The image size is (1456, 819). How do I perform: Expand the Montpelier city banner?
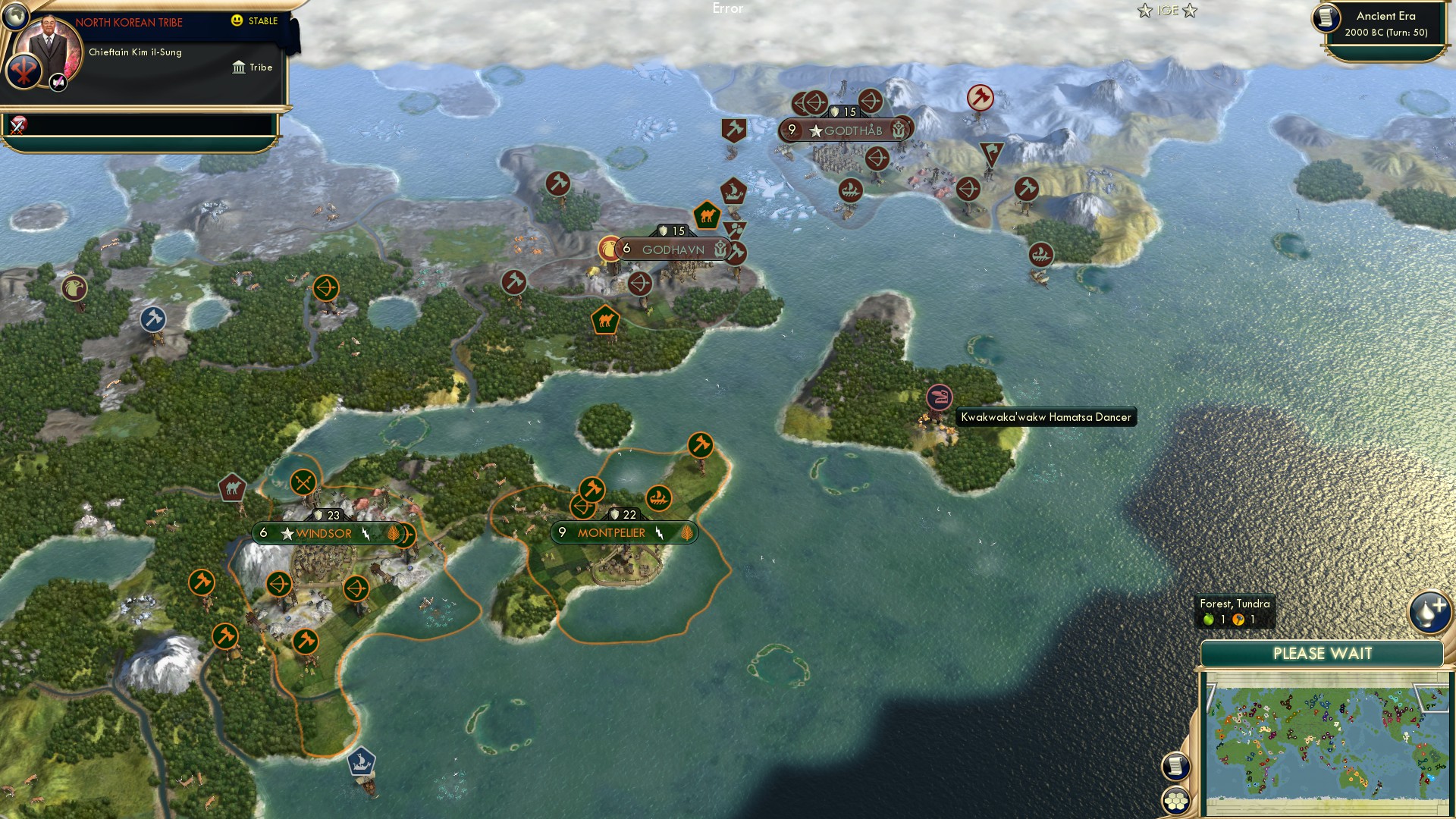[x=622, y=532]
